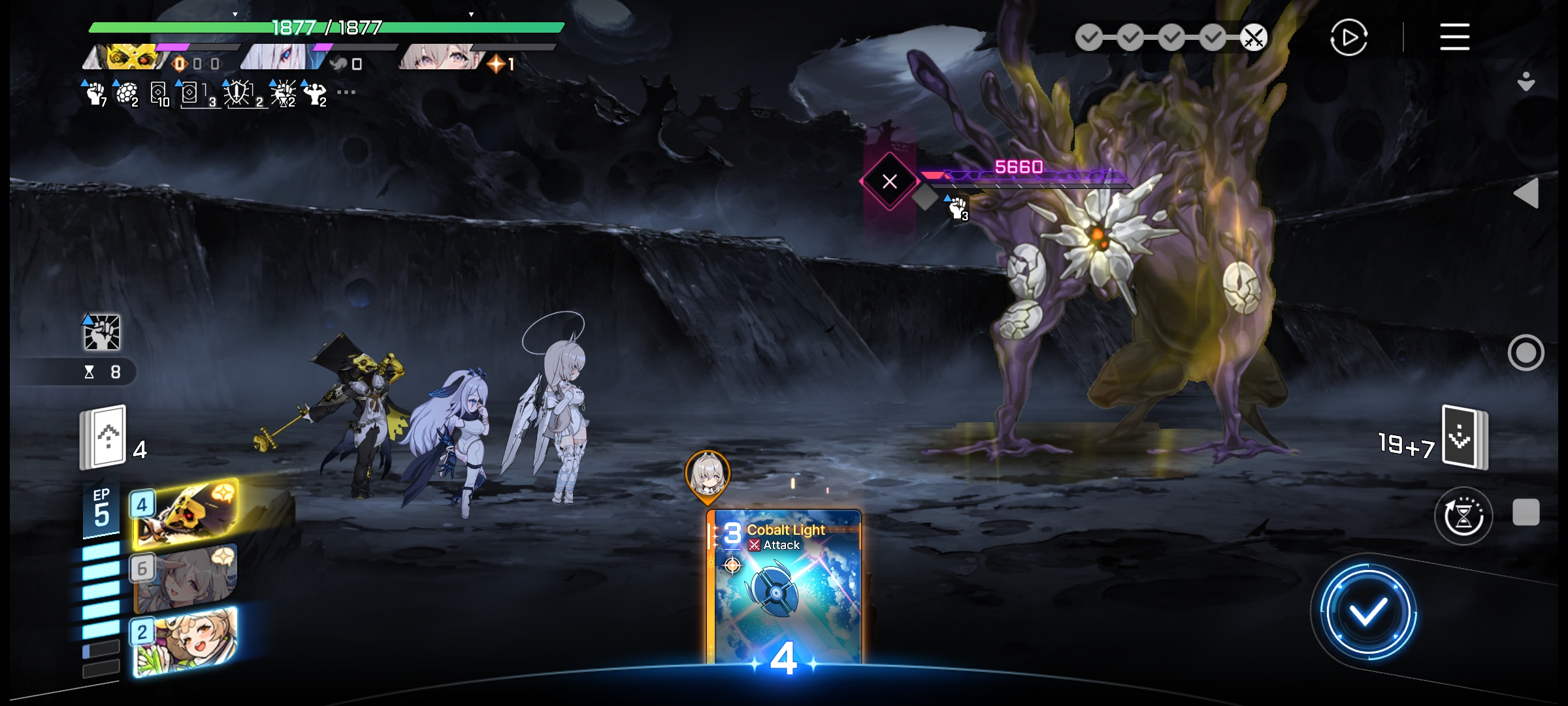1568x706 pixels.
Task: Expand the buff list ellipsis
Action: tap(346, 92)
